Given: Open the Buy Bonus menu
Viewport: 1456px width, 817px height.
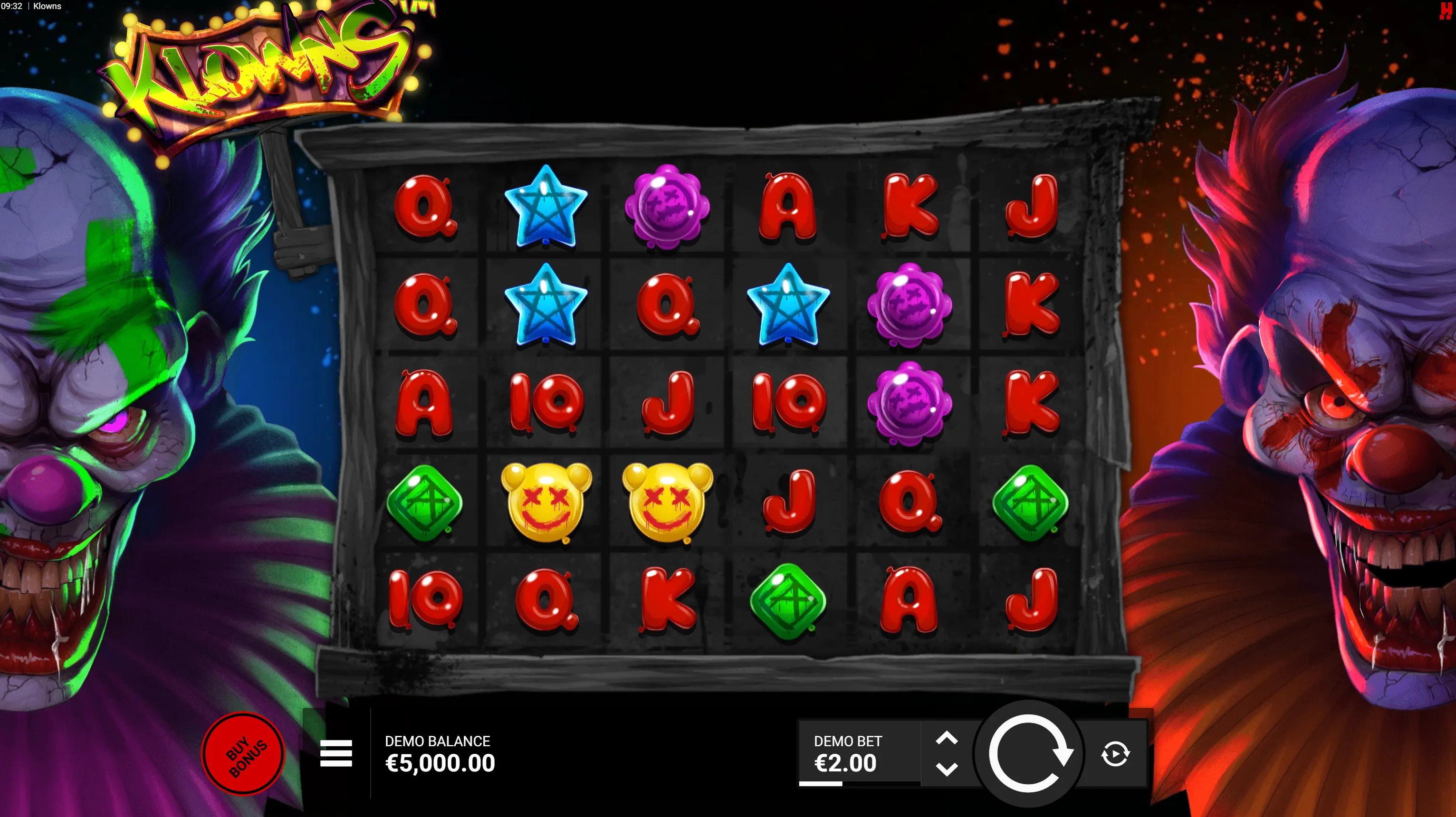Looking at the screenshot, I should [244, 753].
